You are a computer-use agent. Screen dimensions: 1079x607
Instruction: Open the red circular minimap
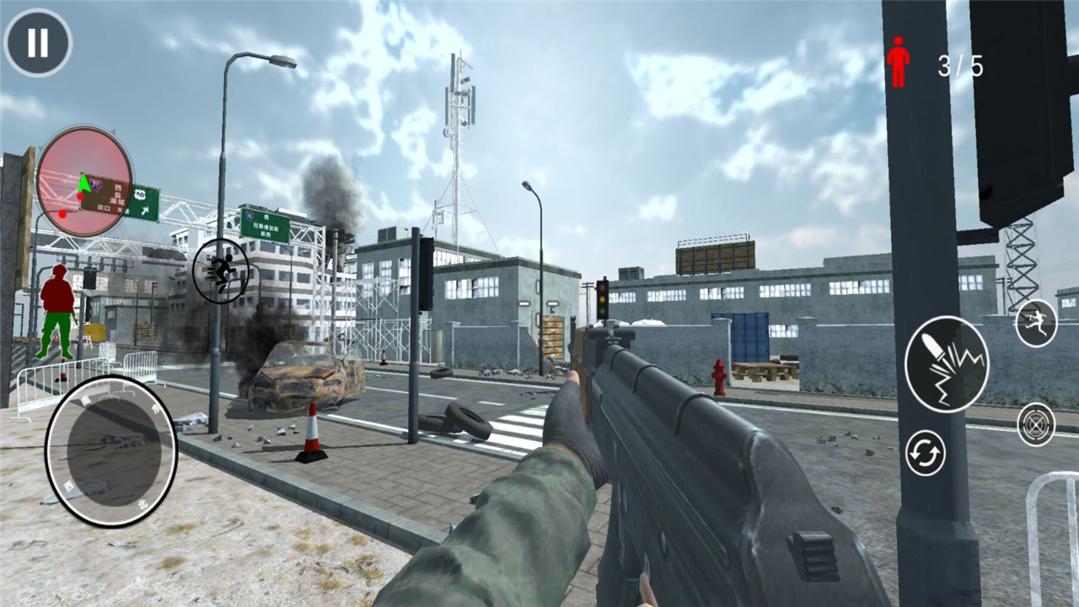[x=84, y=181]
